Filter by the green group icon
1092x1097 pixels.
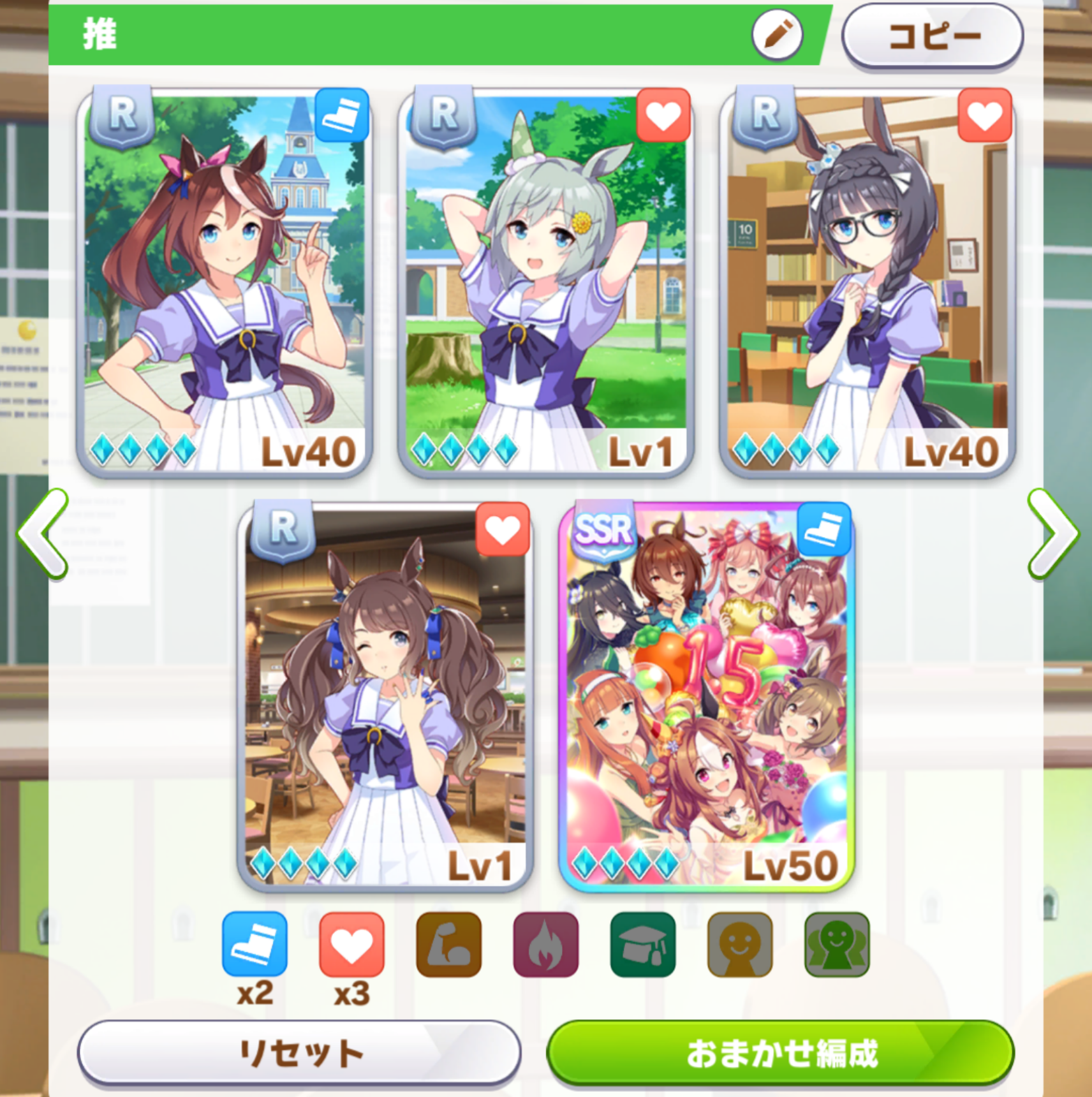836,944
